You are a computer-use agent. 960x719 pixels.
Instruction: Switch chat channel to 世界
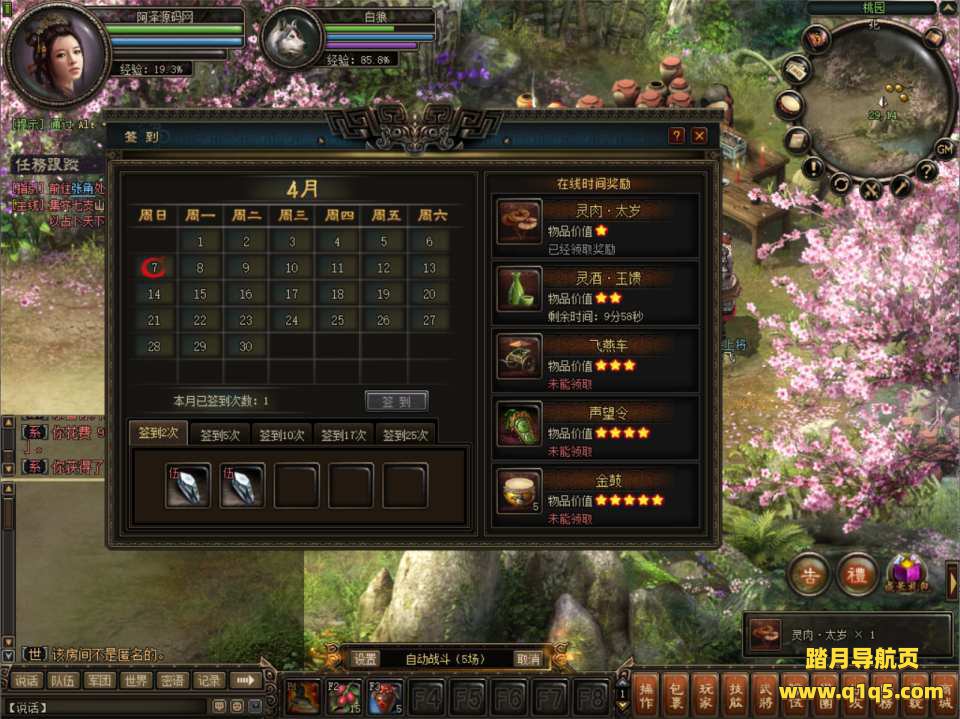tap(136, 681)
